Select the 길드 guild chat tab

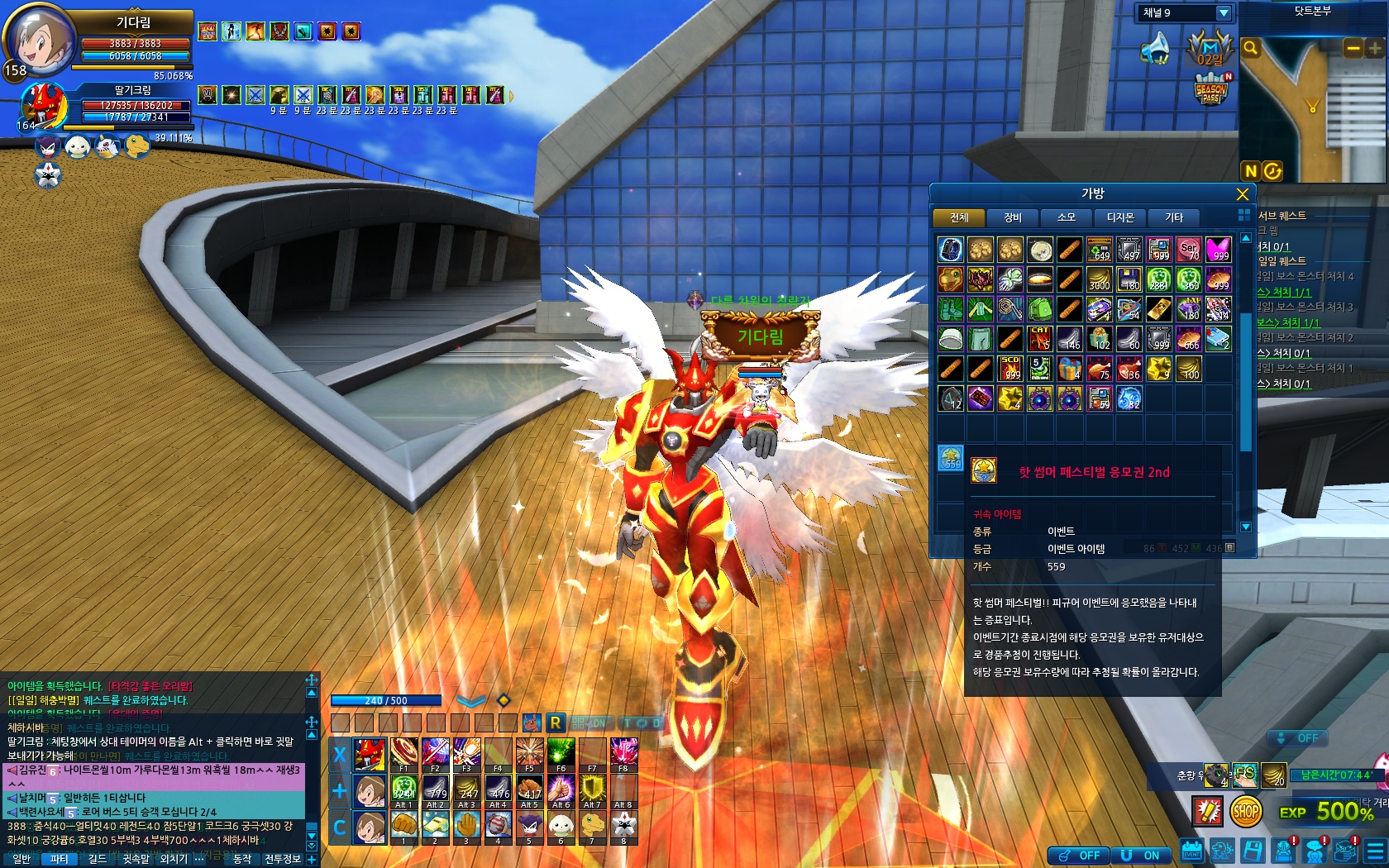click(98, 859)
